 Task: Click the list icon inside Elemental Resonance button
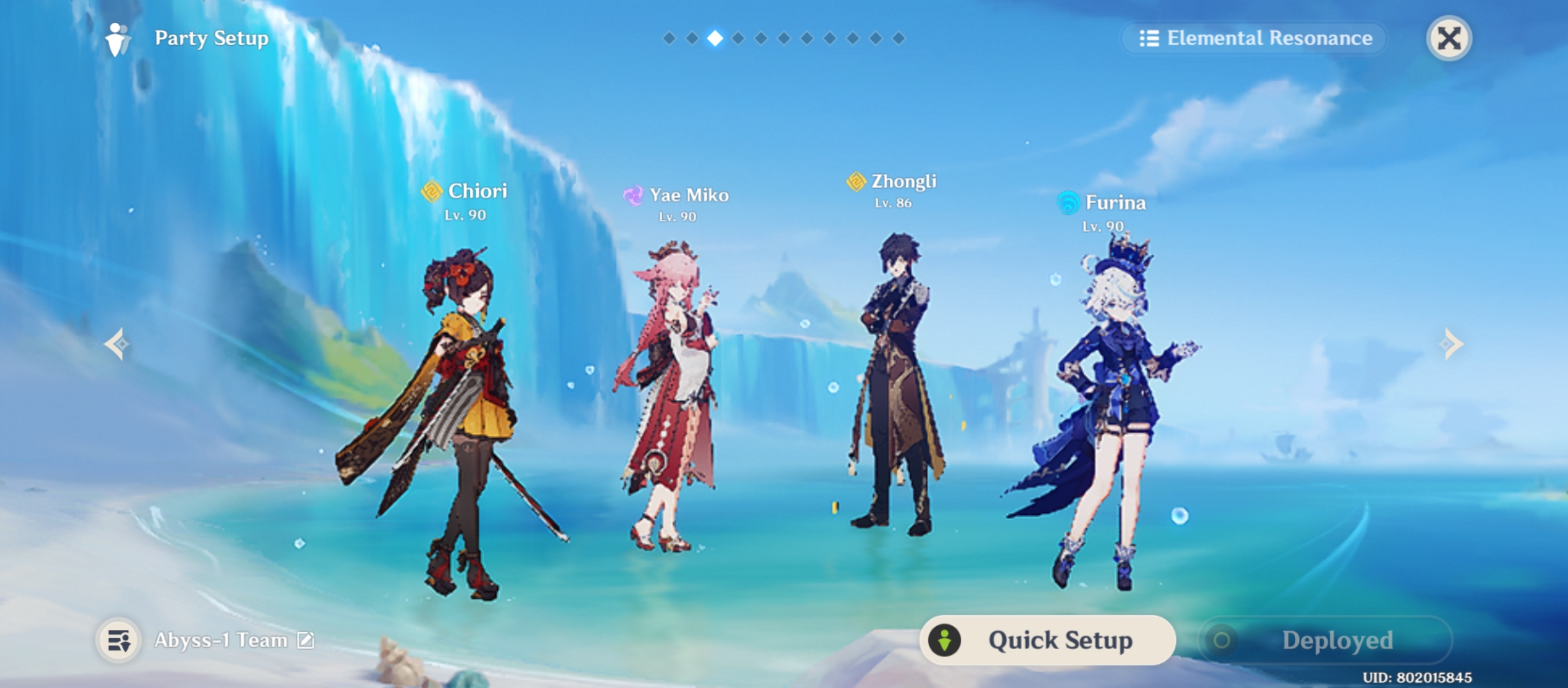1149,38
